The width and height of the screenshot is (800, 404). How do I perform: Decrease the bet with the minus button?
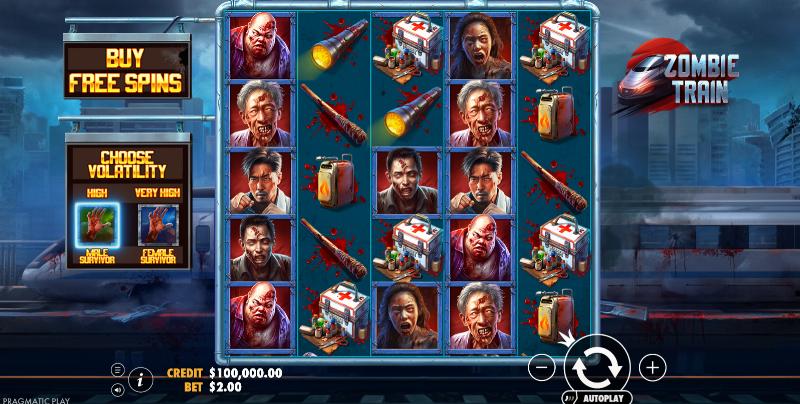coord(541,367)
